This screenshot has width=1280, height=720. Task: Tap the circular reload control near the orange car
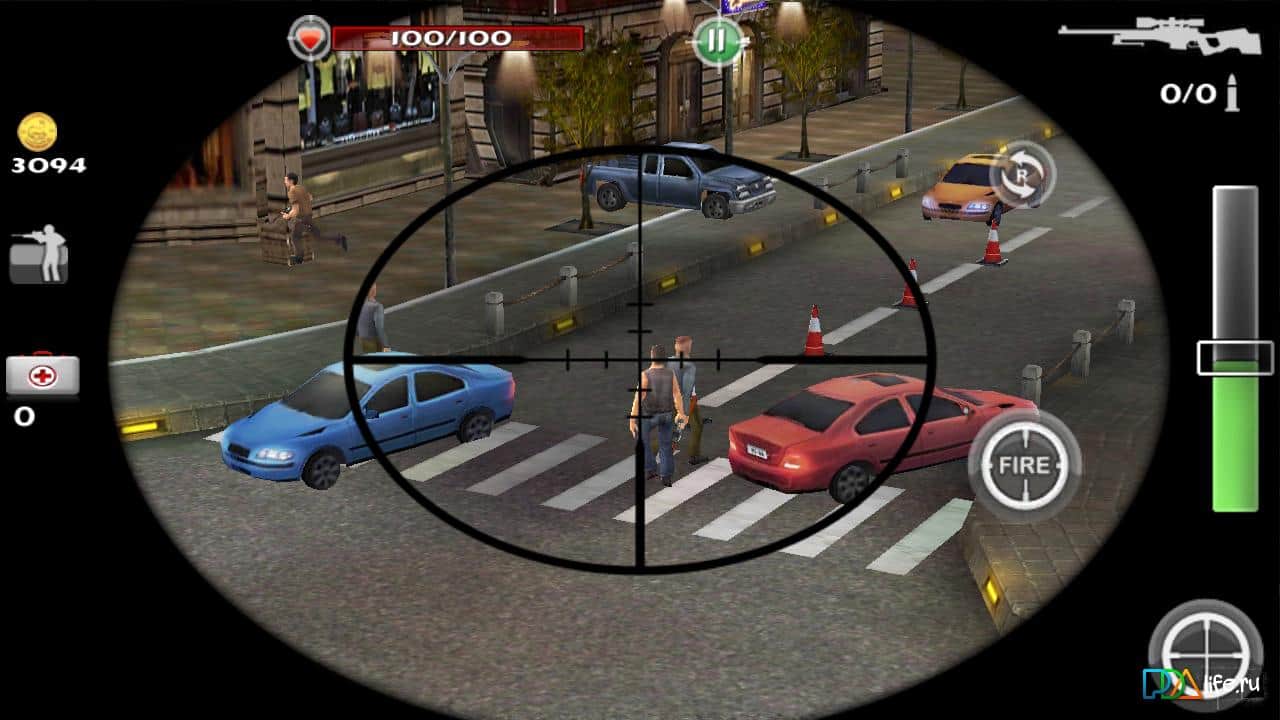pos(1021,175)
